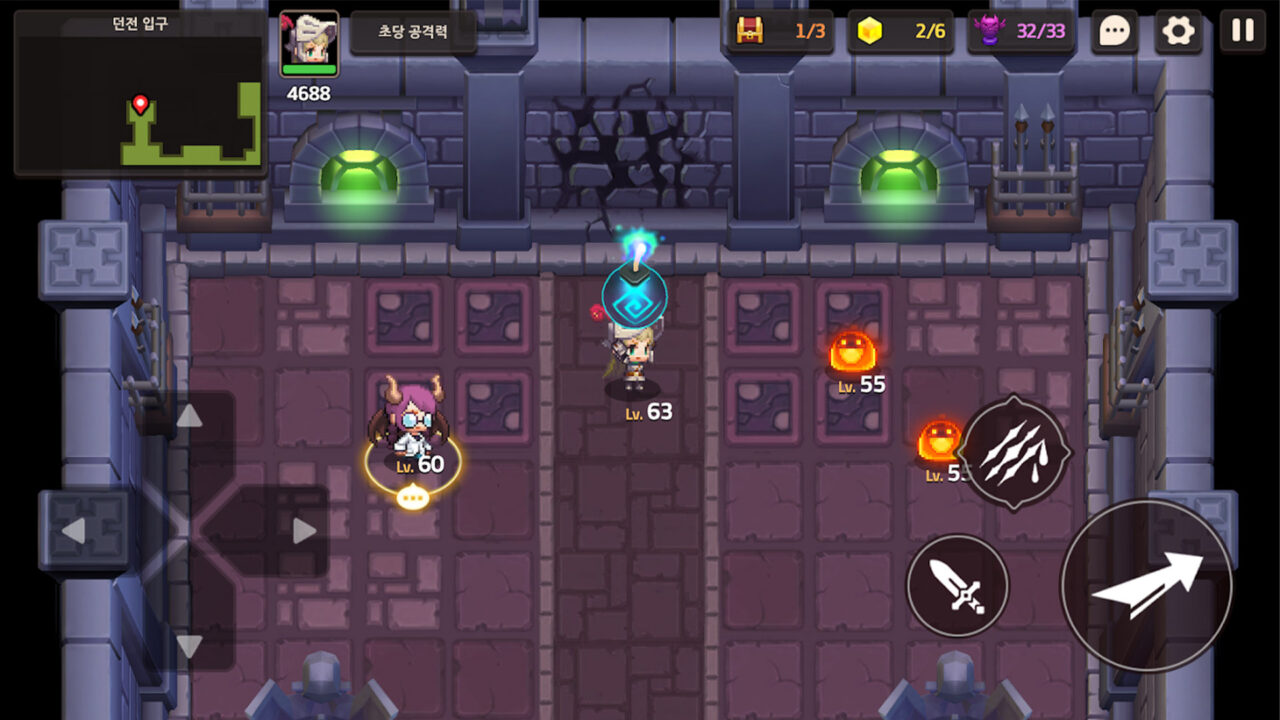Open the settings gear menu
The height and width of the screenshot is (720, 1280).
1179,31
